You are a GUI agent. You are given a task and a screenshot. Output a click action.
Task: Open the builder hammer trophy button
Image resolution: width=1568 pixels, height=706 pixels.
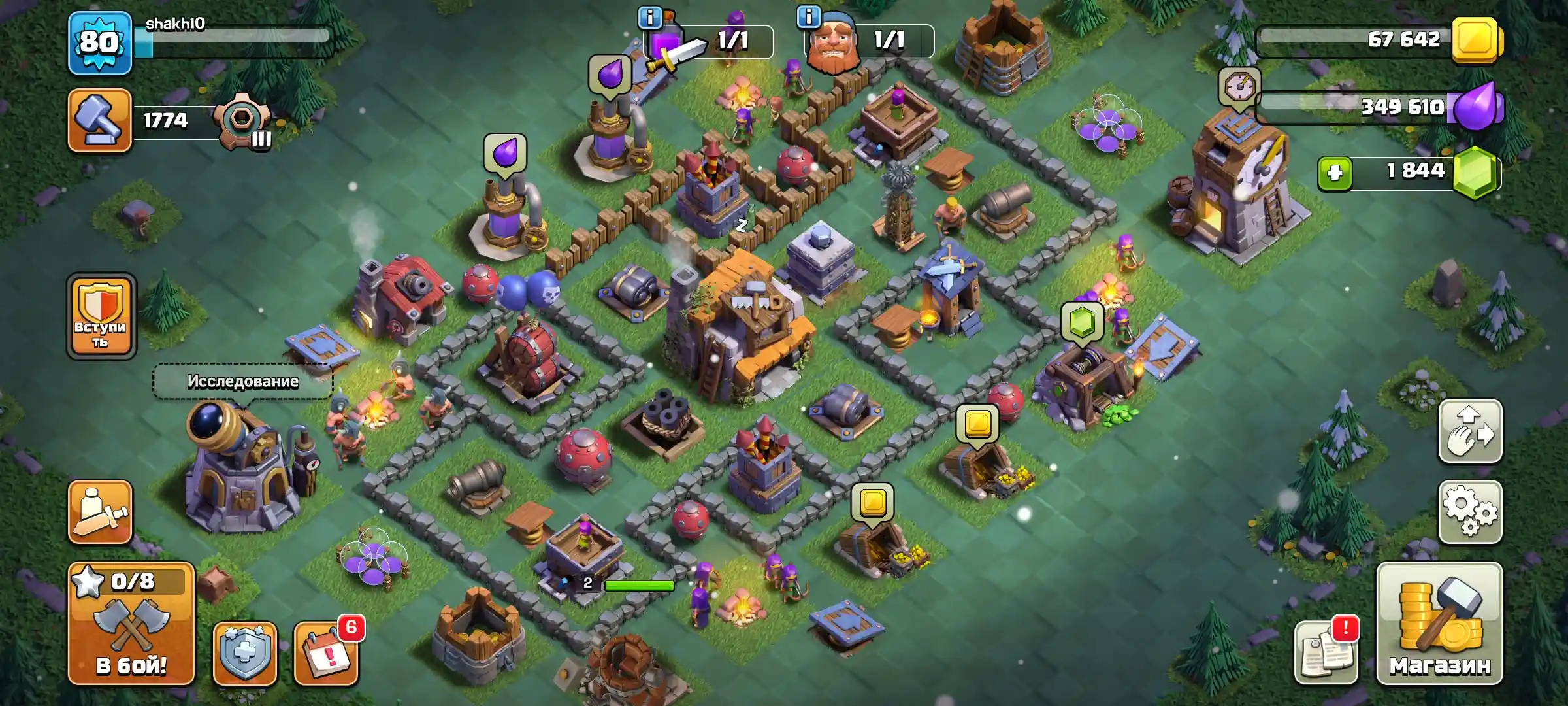tap(100, 121)
